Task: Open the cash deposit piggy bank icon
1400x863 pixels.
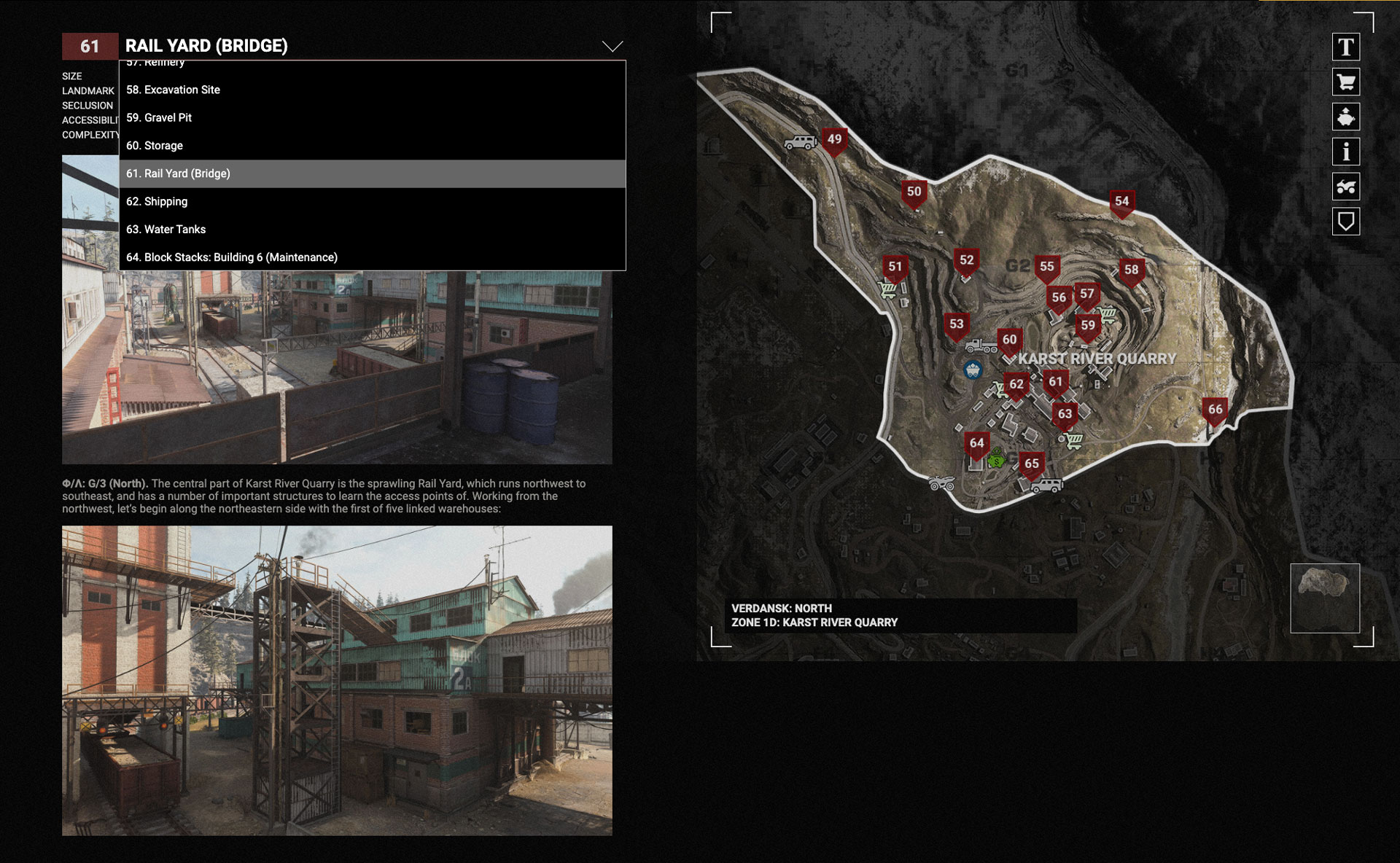Action: coord(1346,117)
